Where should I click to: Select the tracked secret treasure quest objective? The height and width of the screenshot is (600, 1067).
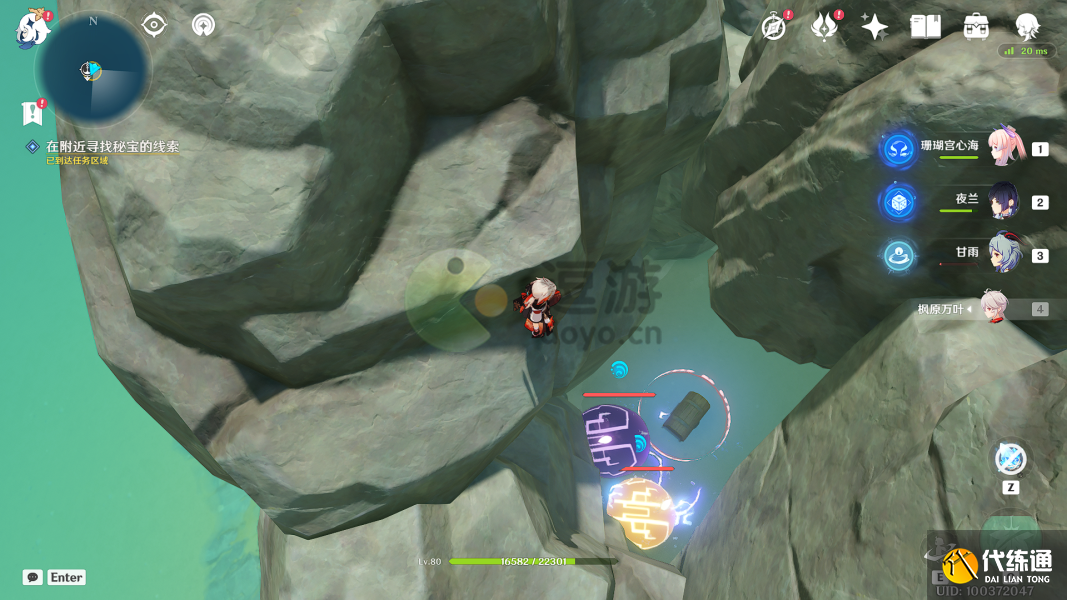click(112, 146)
